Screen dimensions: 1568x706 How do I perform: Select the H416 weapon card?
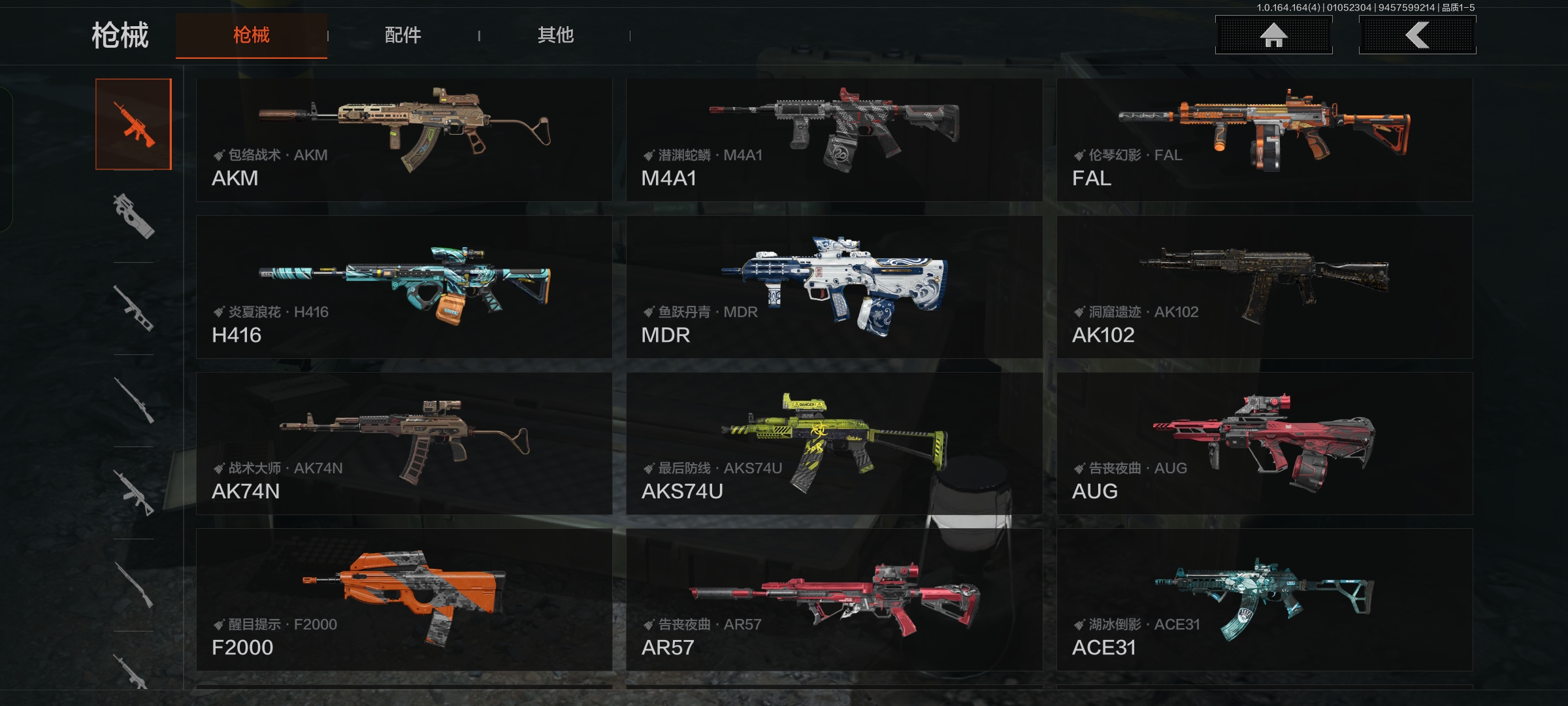click(x=404, y=287)
